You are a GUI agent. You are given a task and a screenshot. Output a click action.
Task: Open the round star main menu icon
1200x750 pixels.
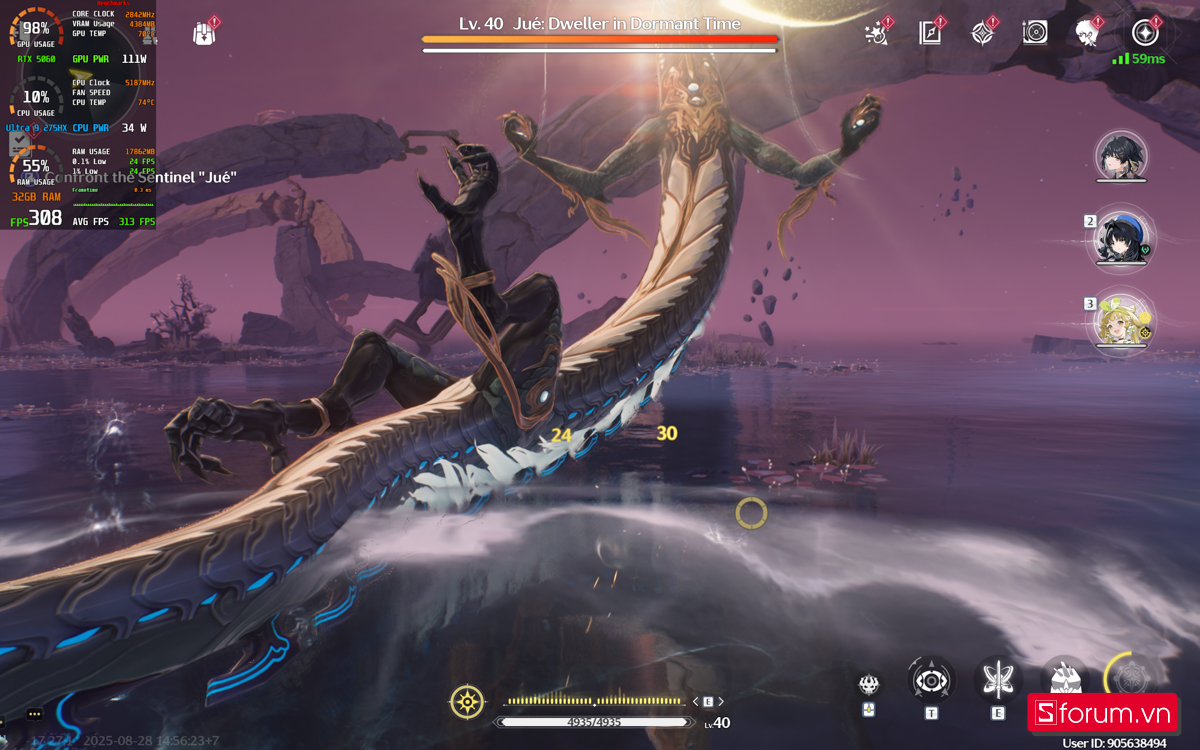click(x=1145, y=32)
